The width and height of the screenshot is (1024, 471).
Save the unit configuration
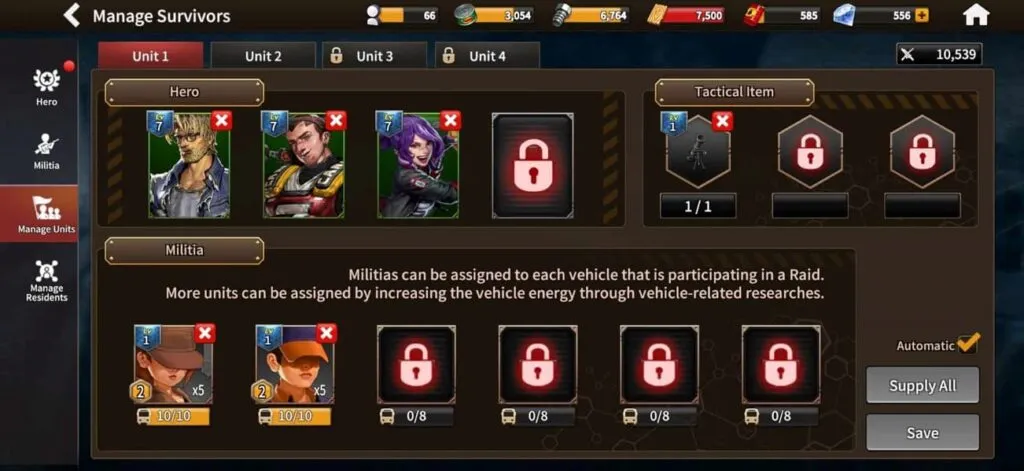point(922,432)
